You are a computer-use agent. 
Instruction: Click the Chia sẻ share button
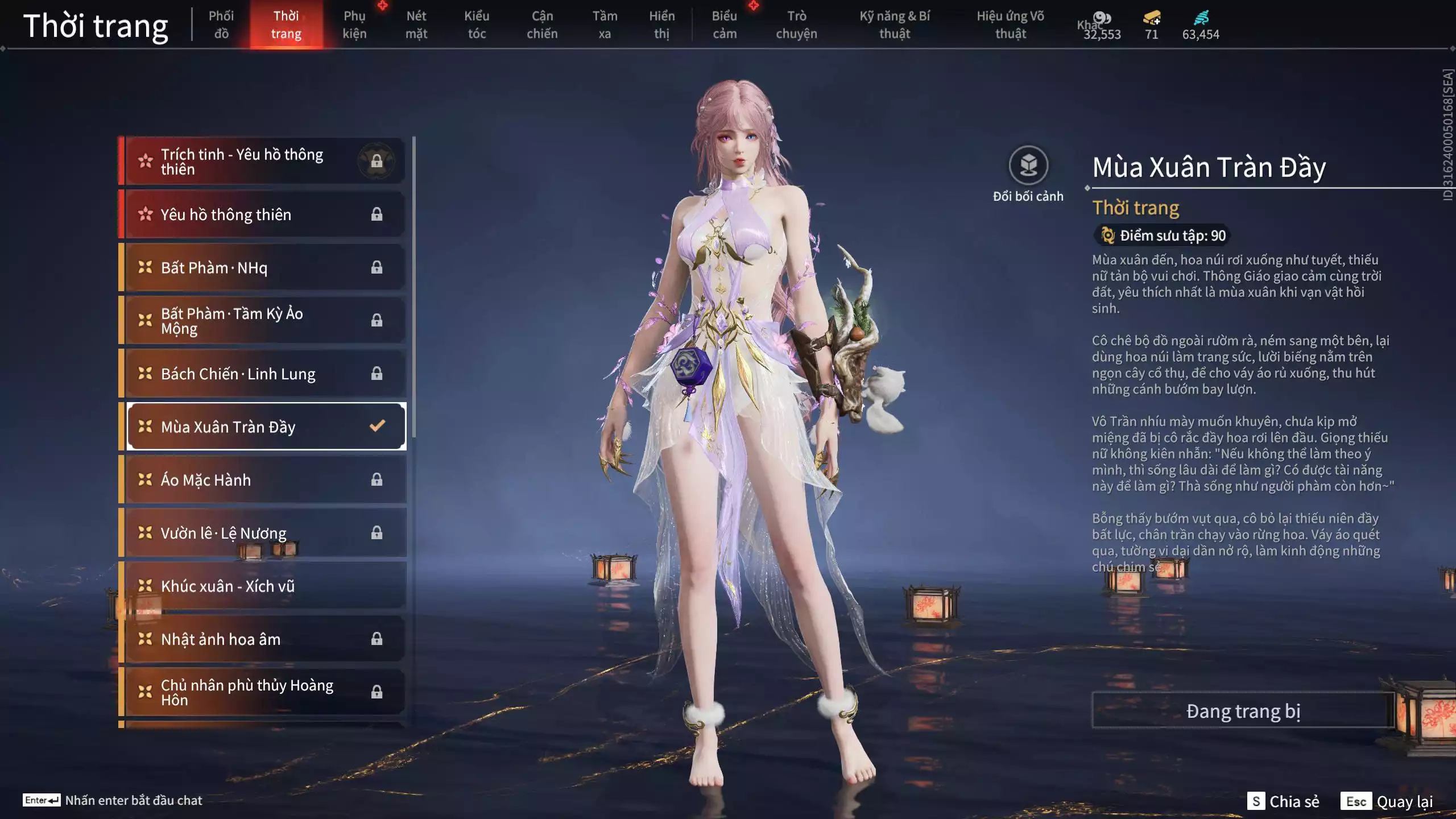tap(1283, 801)
